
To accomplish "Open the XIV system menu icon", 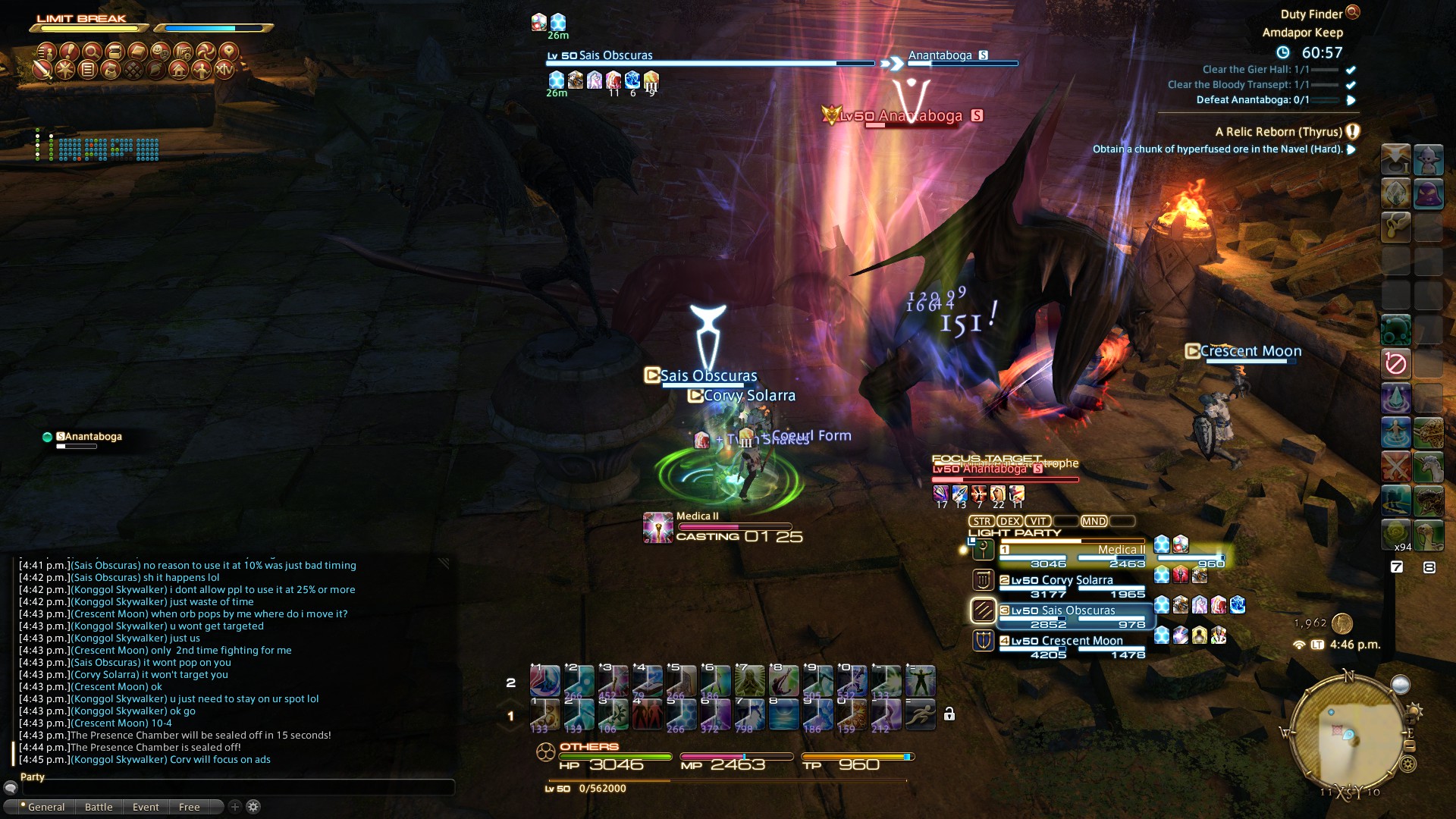I will 224,70.
